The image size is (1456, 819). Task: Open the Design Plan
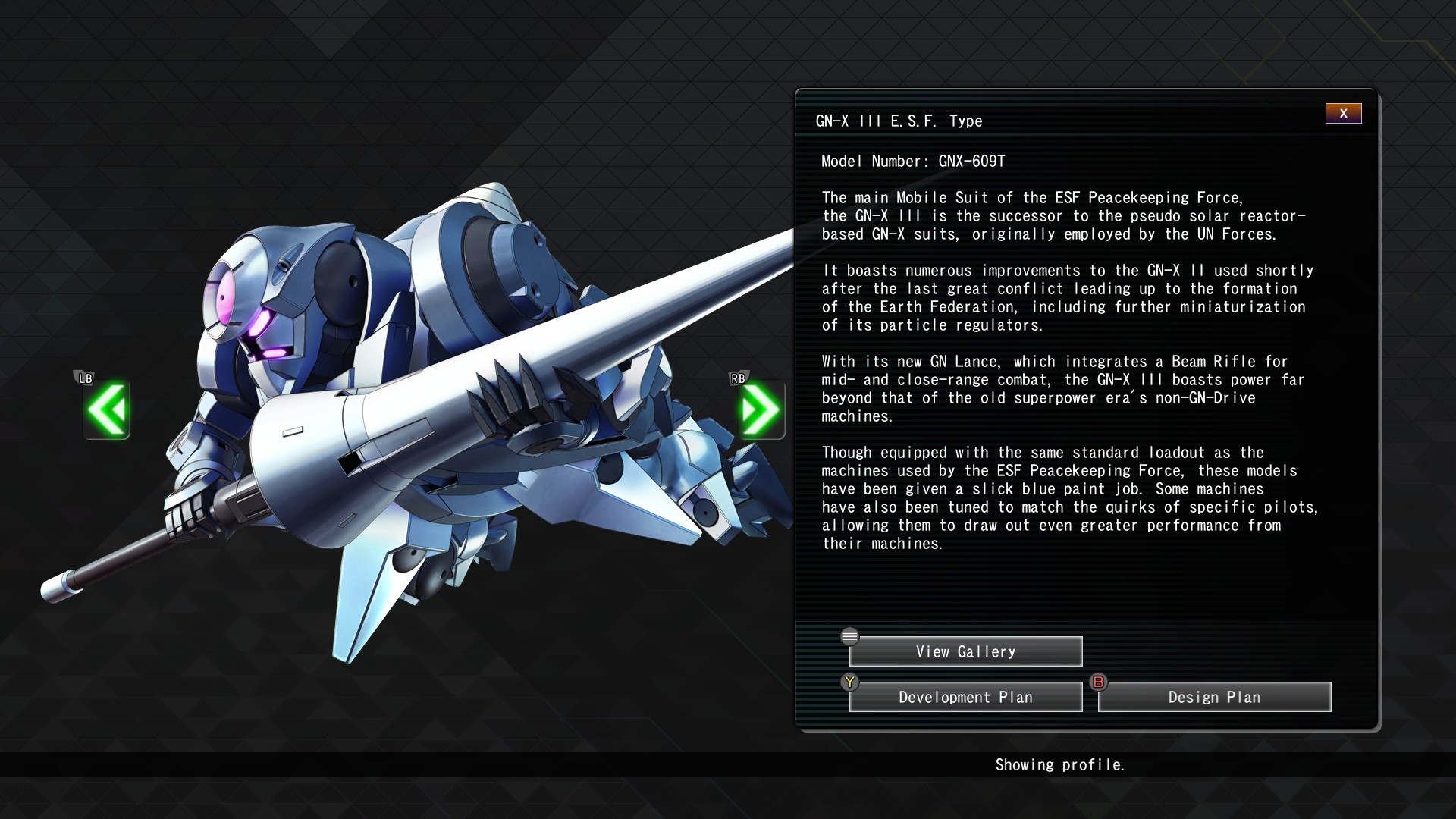point(1214,697)
